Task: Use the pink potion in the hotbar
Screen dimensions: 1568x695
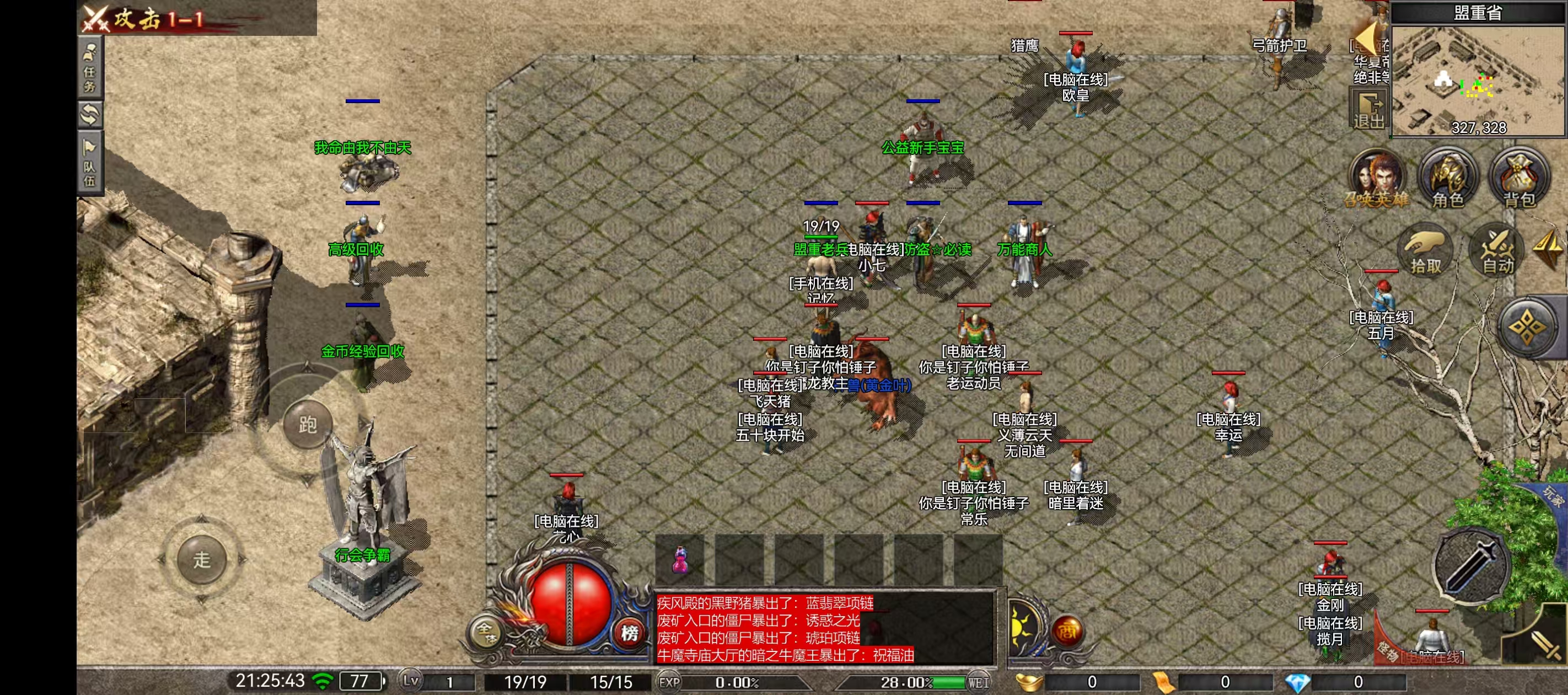Action: pos(680,559)
